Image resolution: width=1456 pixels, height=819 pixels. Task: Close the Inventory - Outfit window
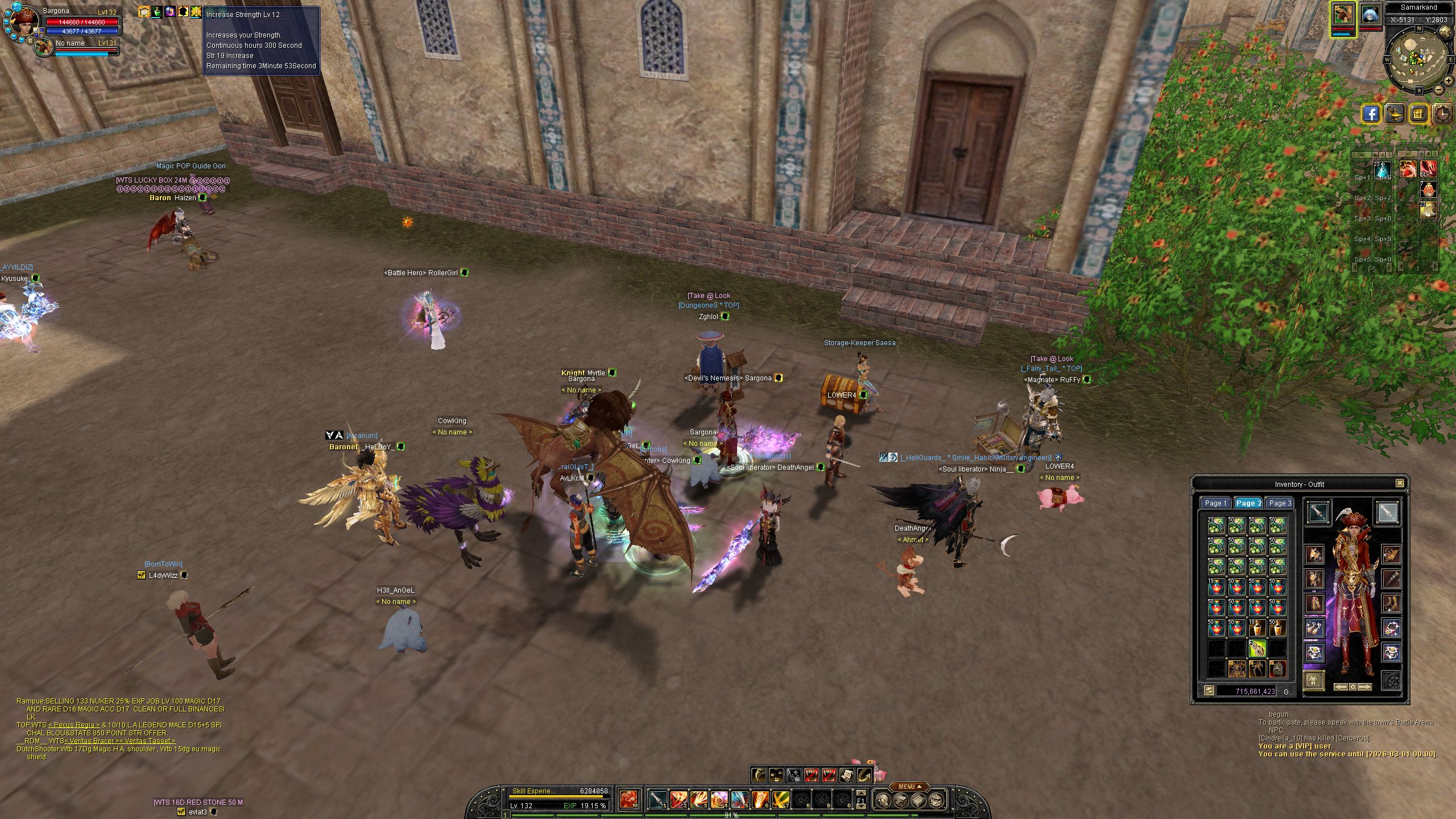point(1400,483)
